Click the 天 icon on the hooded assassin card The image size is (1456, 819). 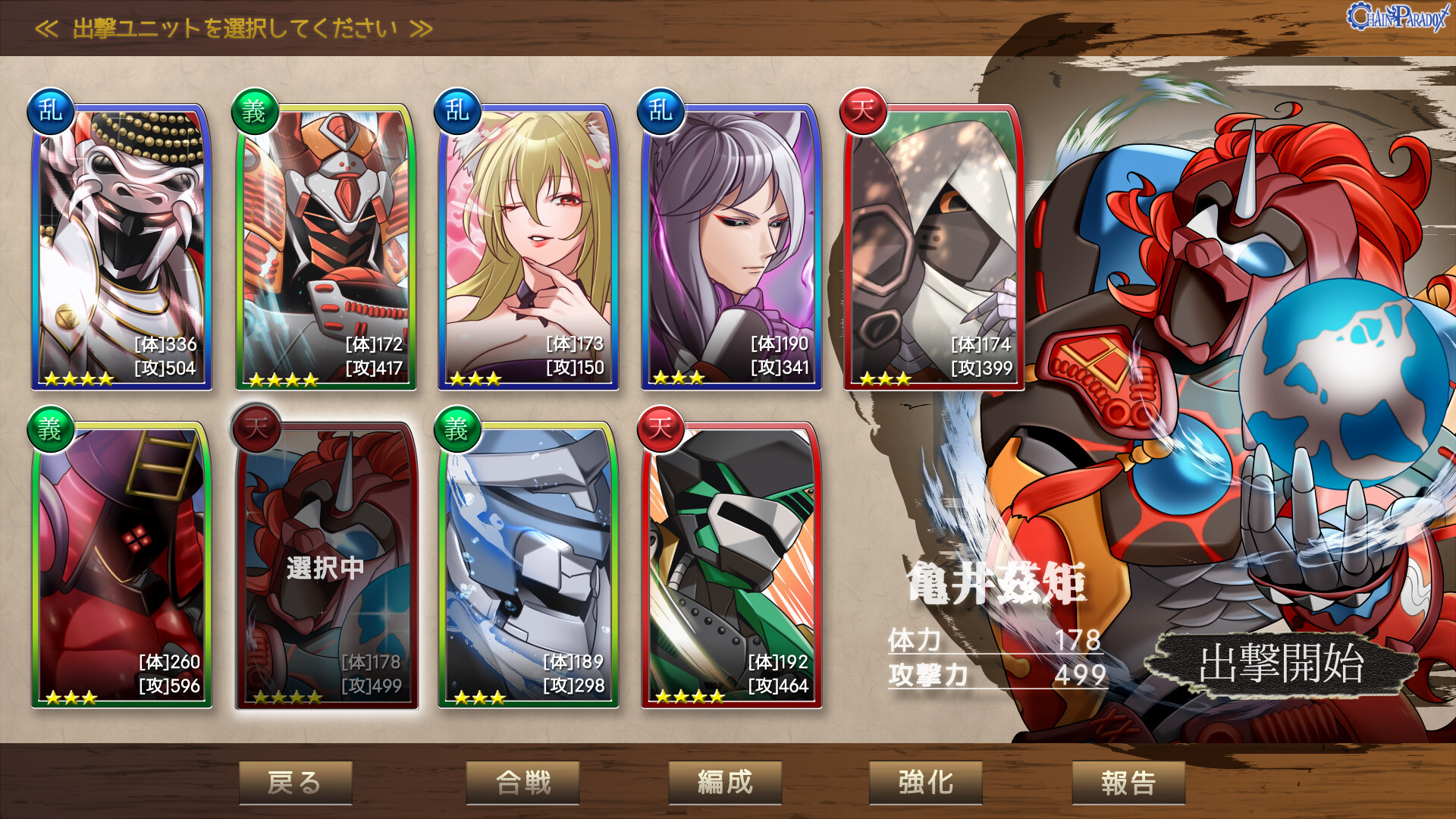click(x=861, y=111)
